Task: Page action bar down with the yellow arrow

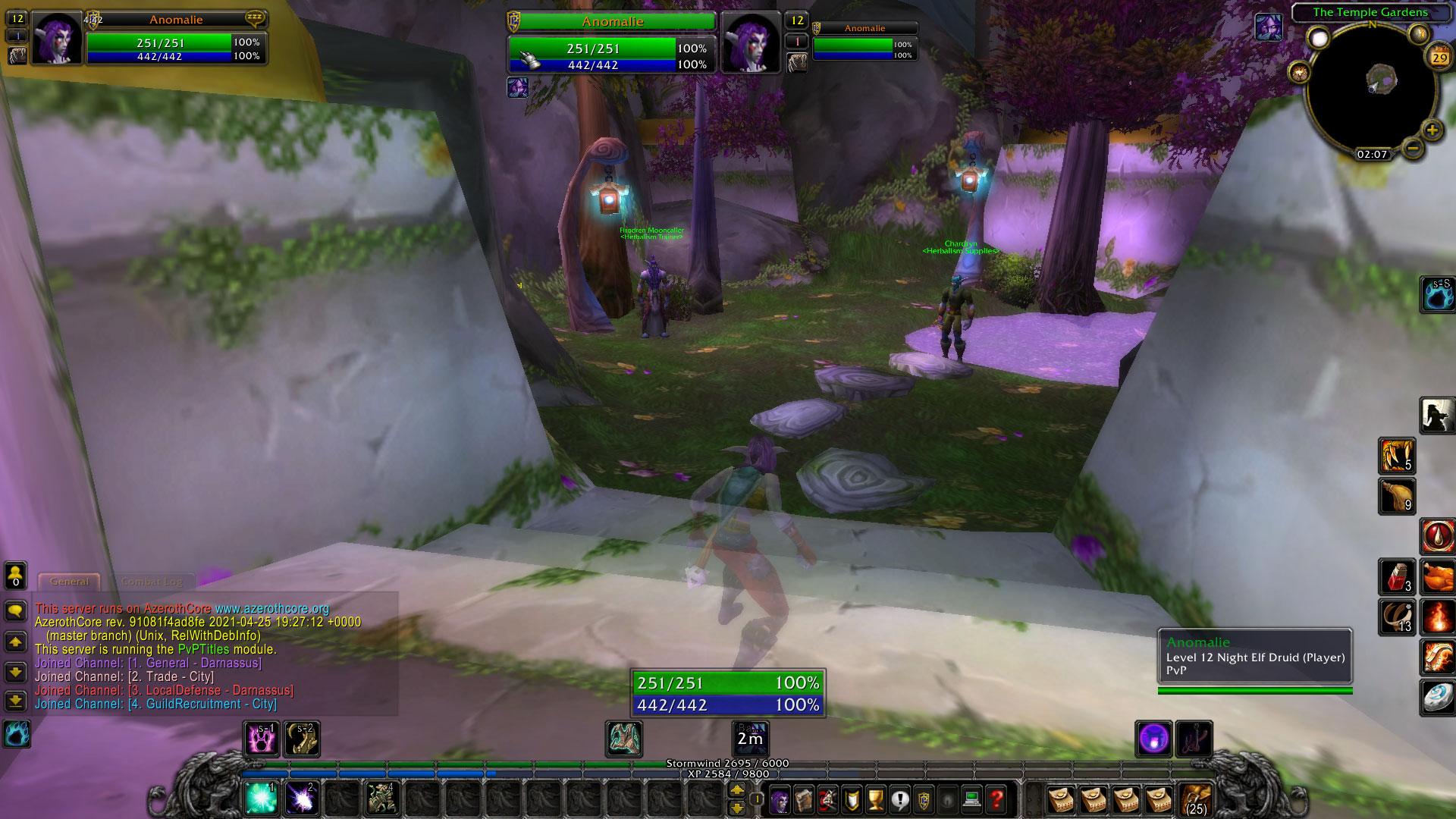Action: 736,808
